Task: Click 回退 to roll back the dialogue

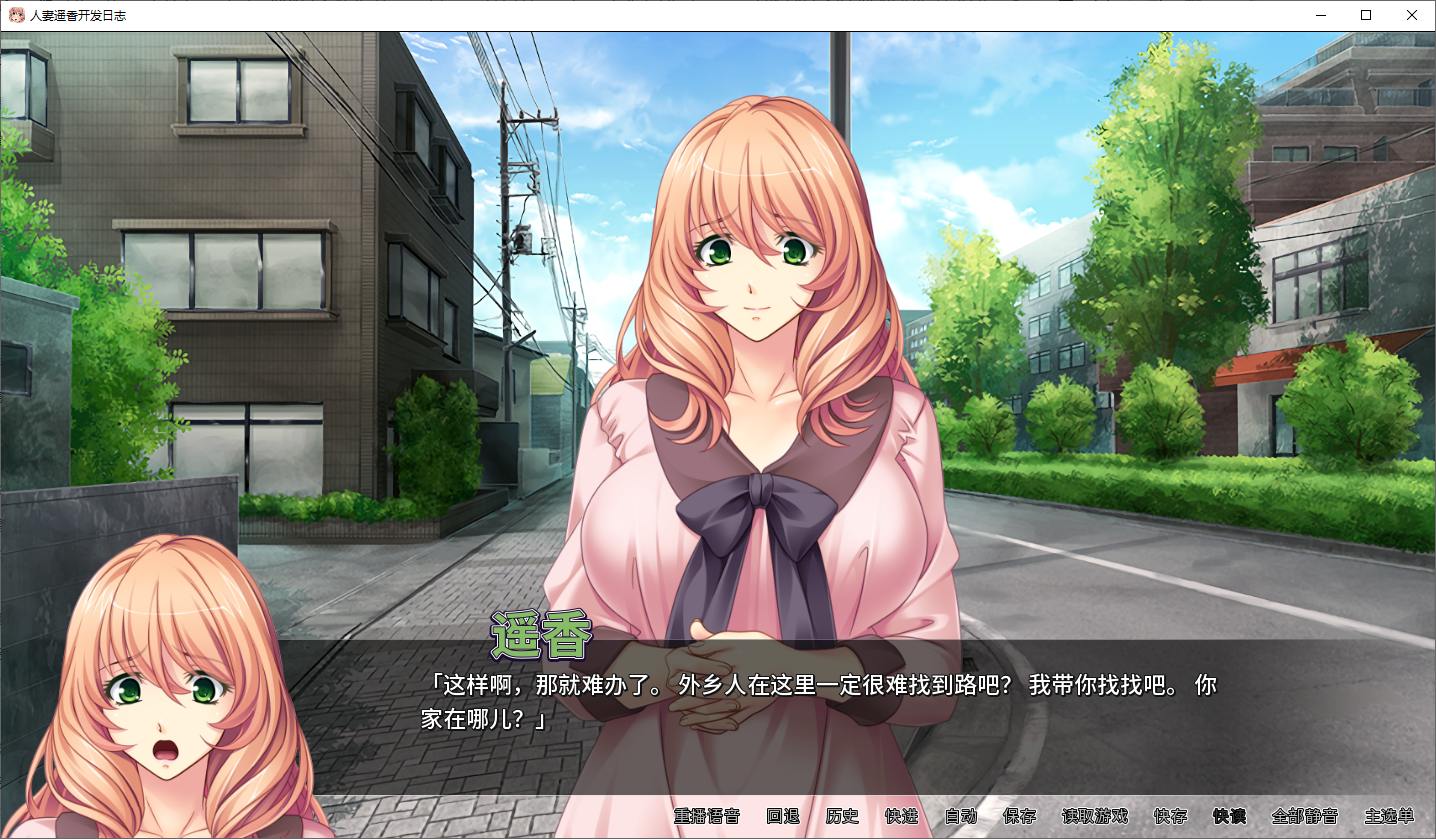Action: pos(782,816)
